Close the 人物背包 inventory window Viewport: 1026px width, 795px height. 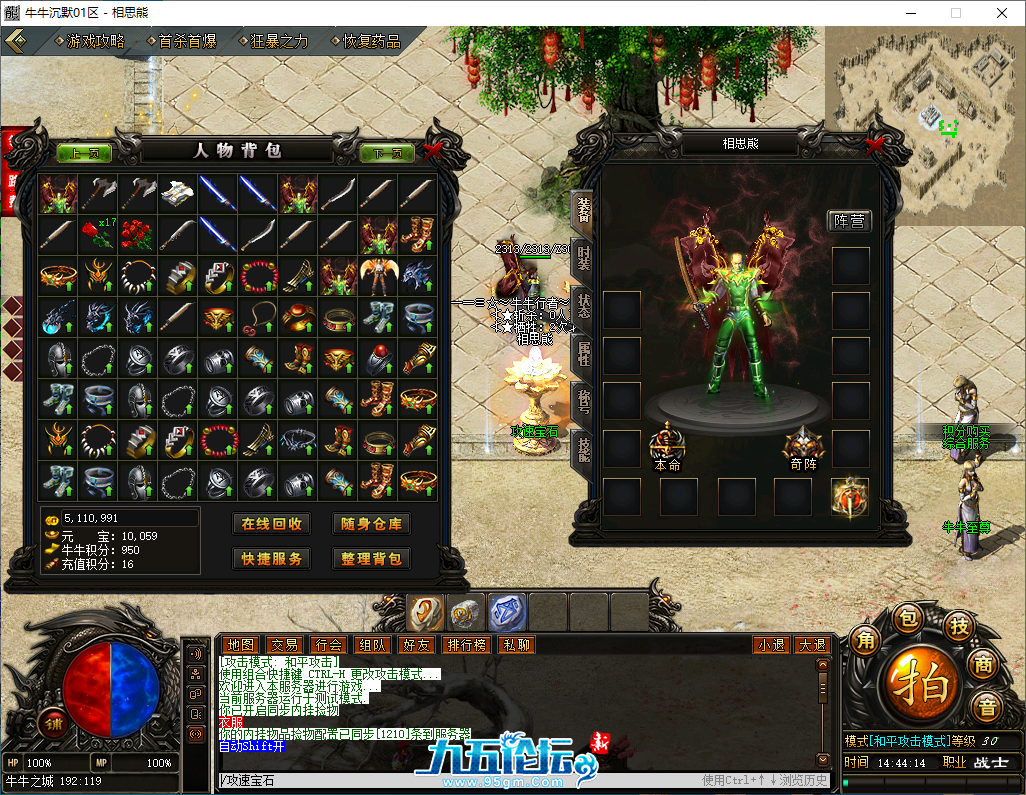pyautogui.click(x=431, y=152)
